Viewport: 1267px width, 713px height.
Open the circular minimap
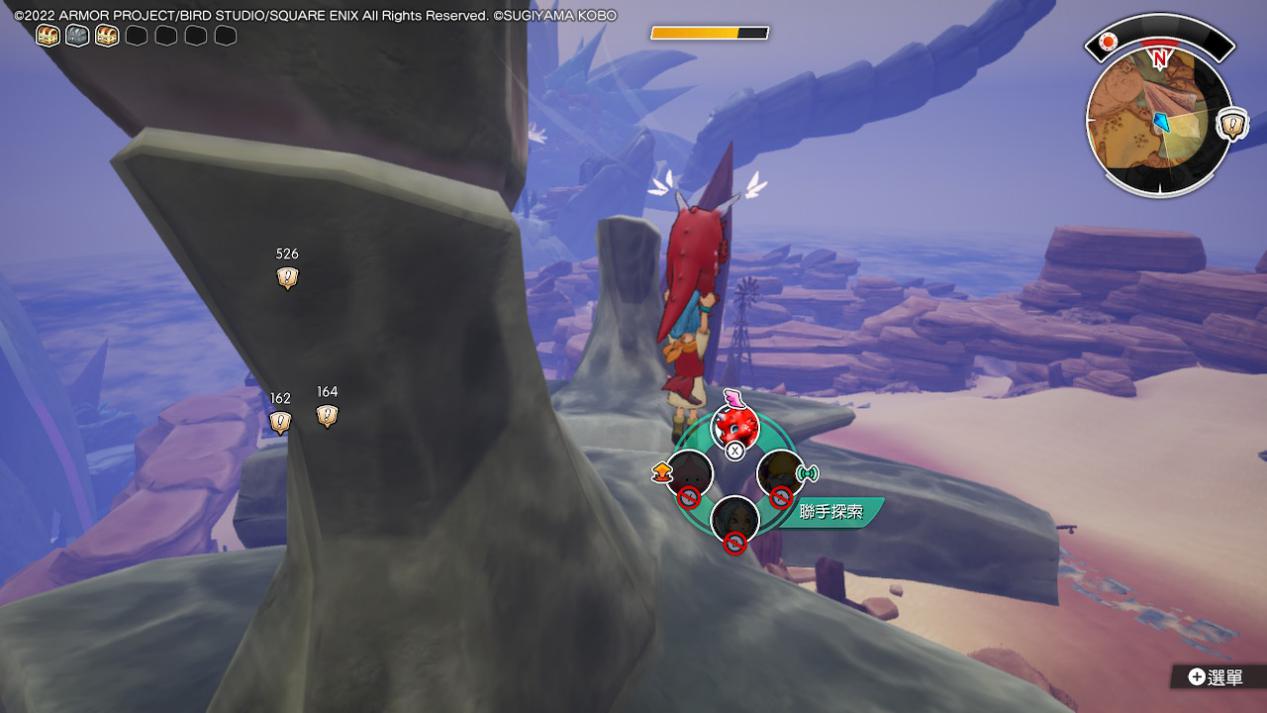click(x=1158, y=122)
